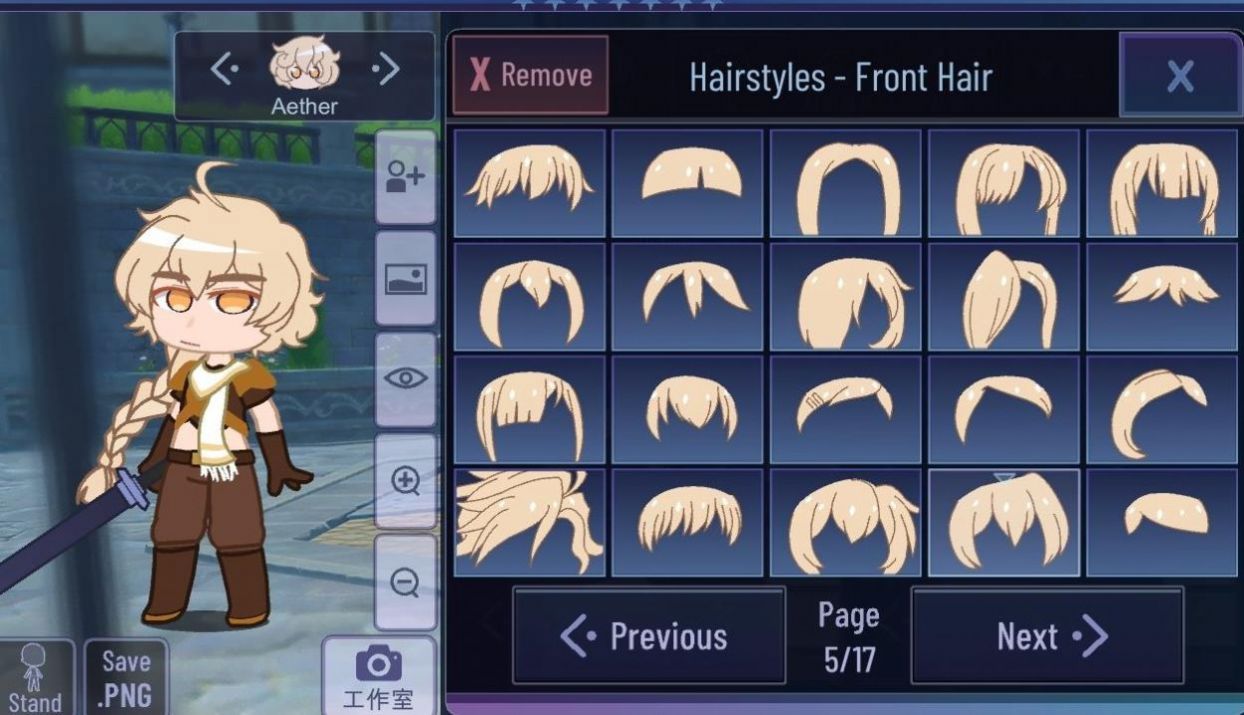Open the background picture icon
Viewport: 1244px width, 715px height.
tap(405, 279)
